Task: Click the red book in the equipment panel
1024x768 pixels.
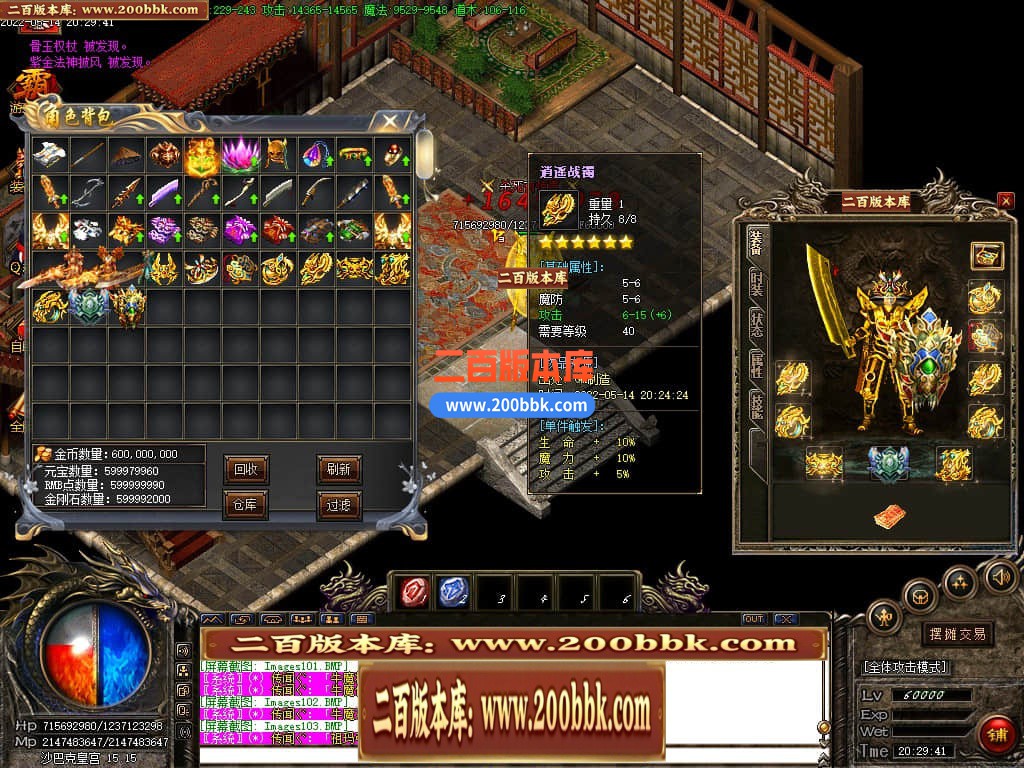Action: [x=888, y=515]
